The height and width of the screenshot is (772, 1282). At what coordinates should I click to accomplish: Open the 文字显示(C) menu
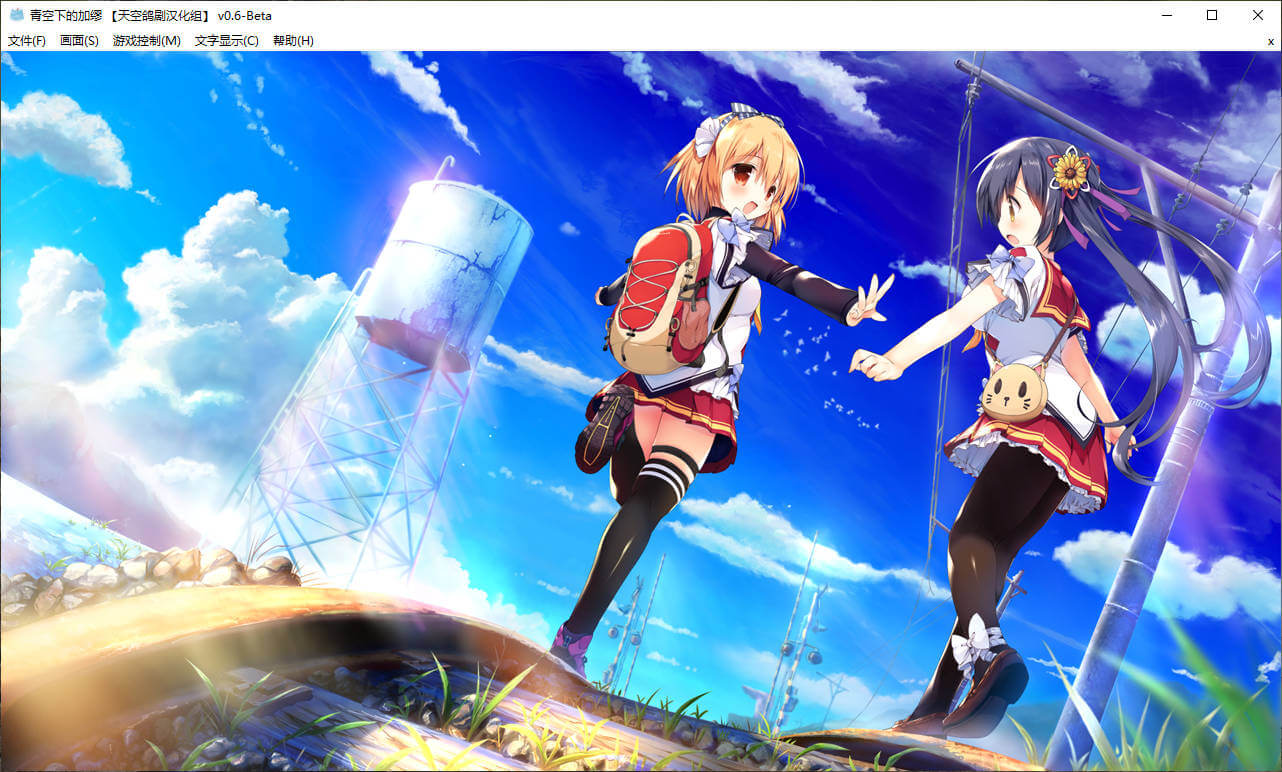[226, 41]
